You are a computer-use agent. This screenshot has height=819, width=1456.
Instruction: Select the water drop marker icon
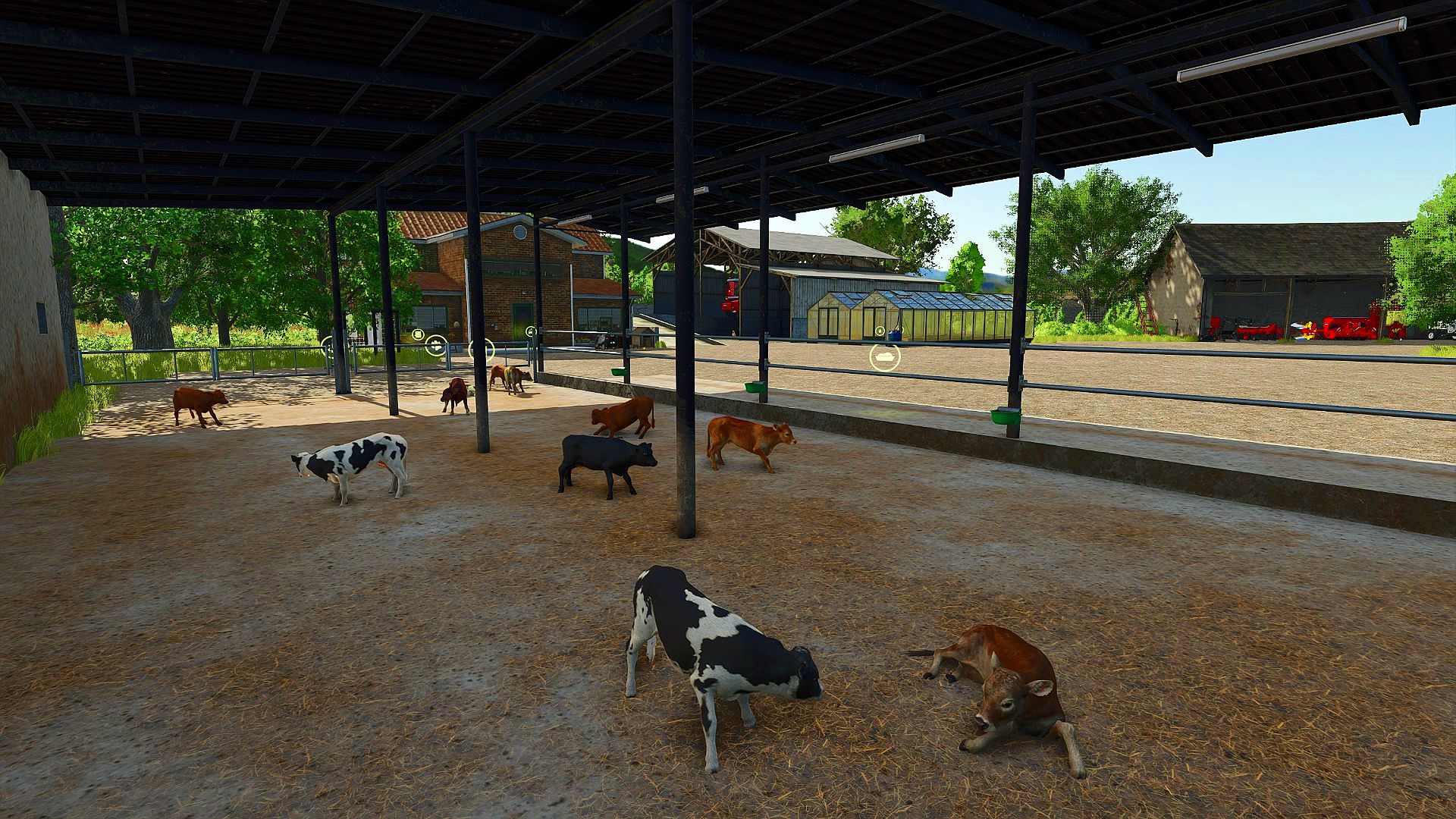point(880,331)
